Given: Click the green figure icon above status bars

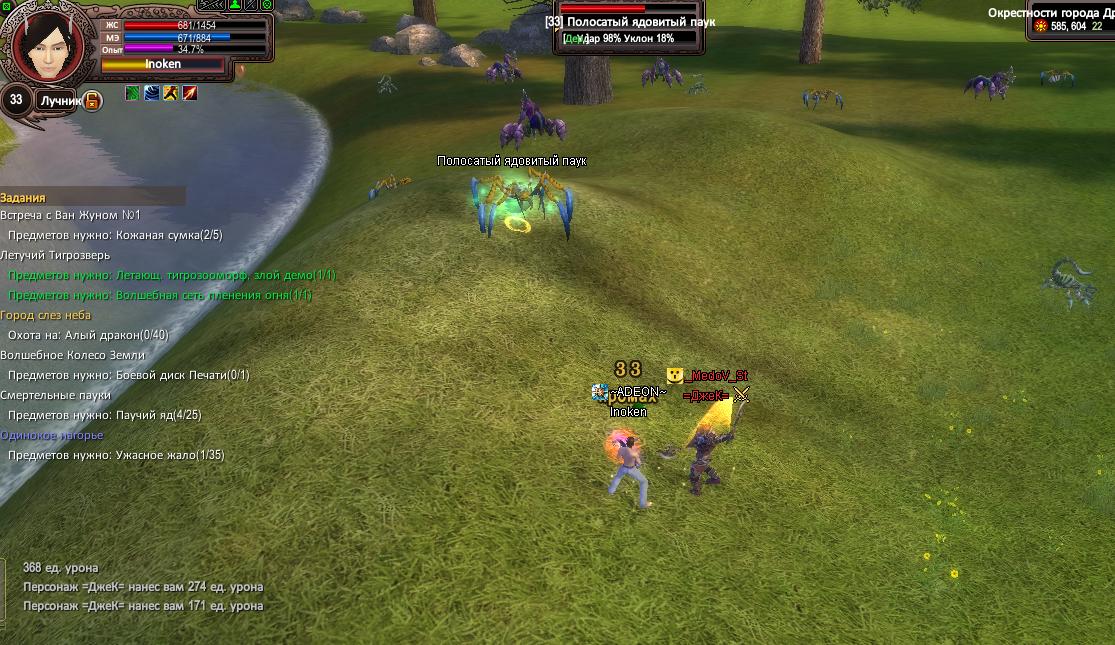Looking at the screenshot, I should click(x=235, y=5).
